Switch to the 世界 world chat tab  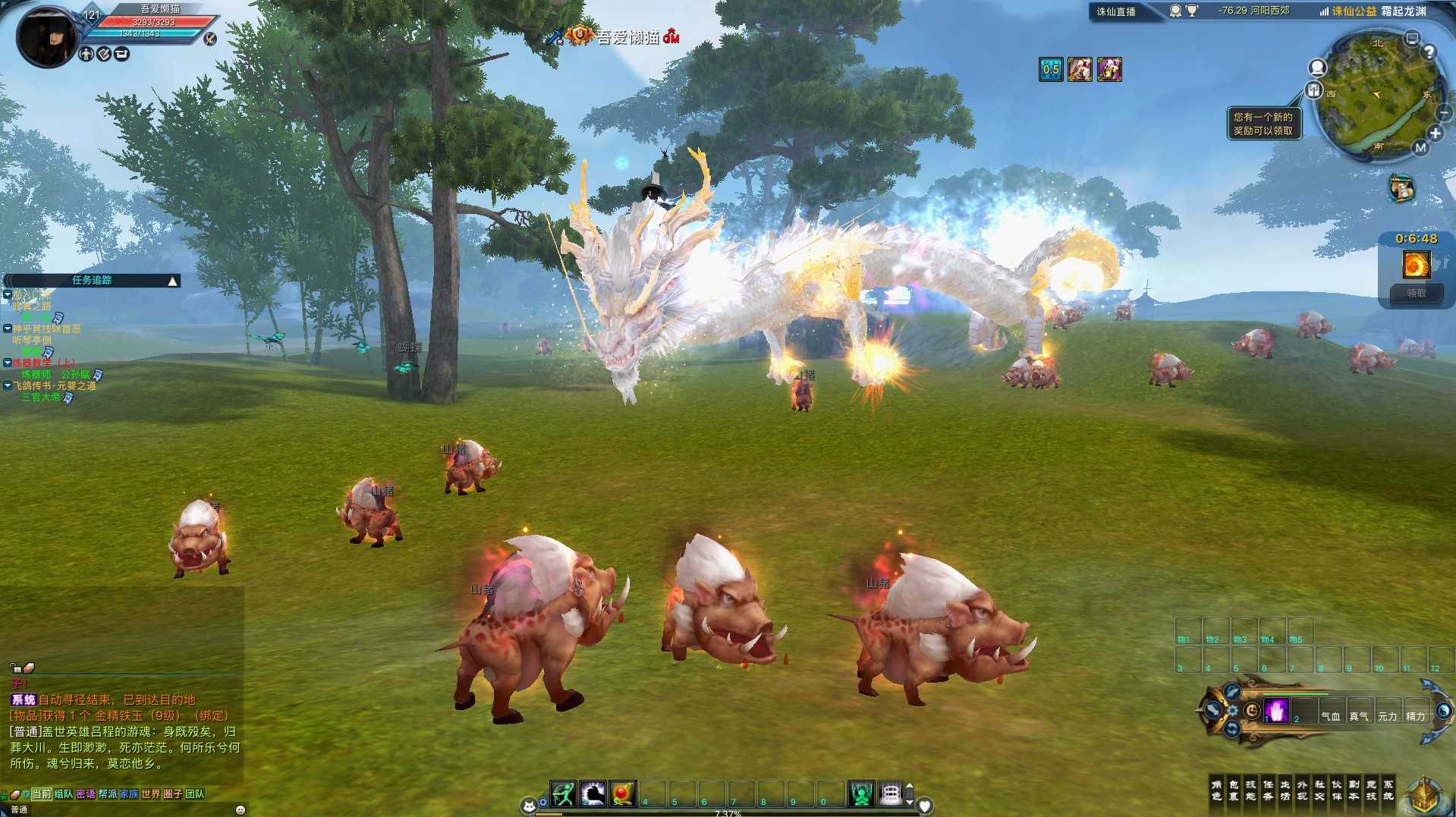coord(150,794)
